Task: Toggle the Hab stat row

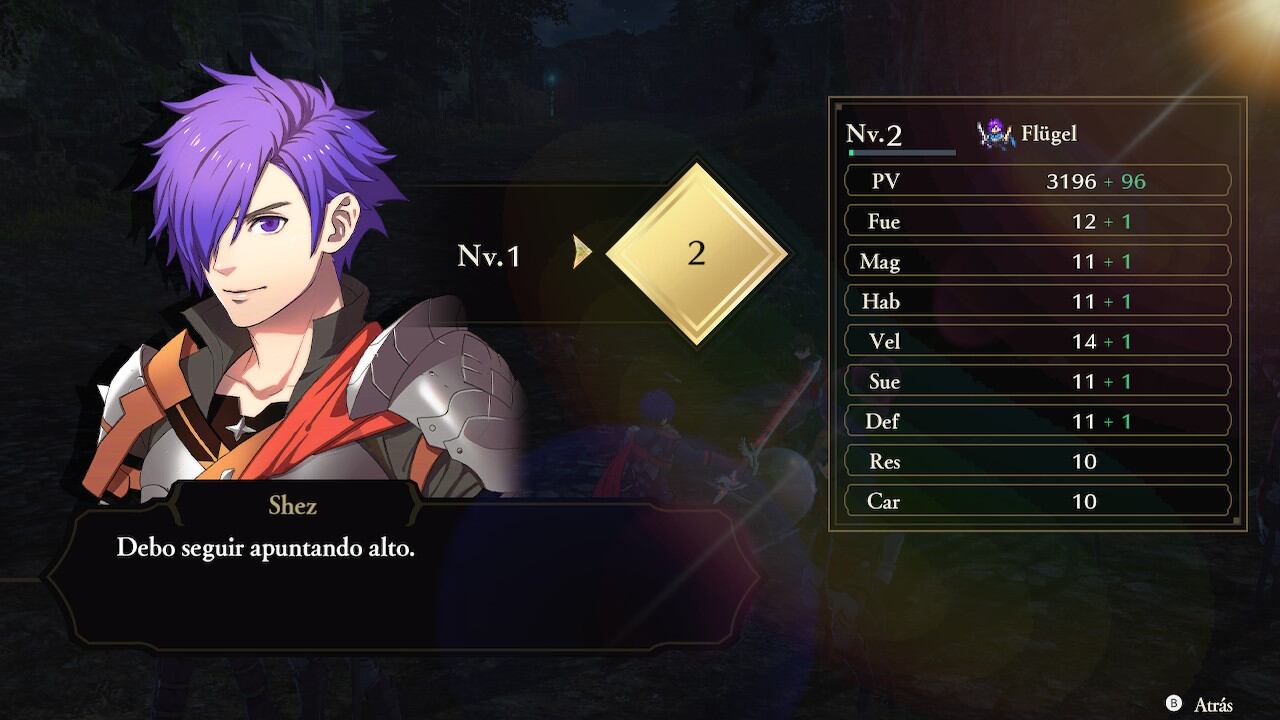Action: coord(1037,301)
